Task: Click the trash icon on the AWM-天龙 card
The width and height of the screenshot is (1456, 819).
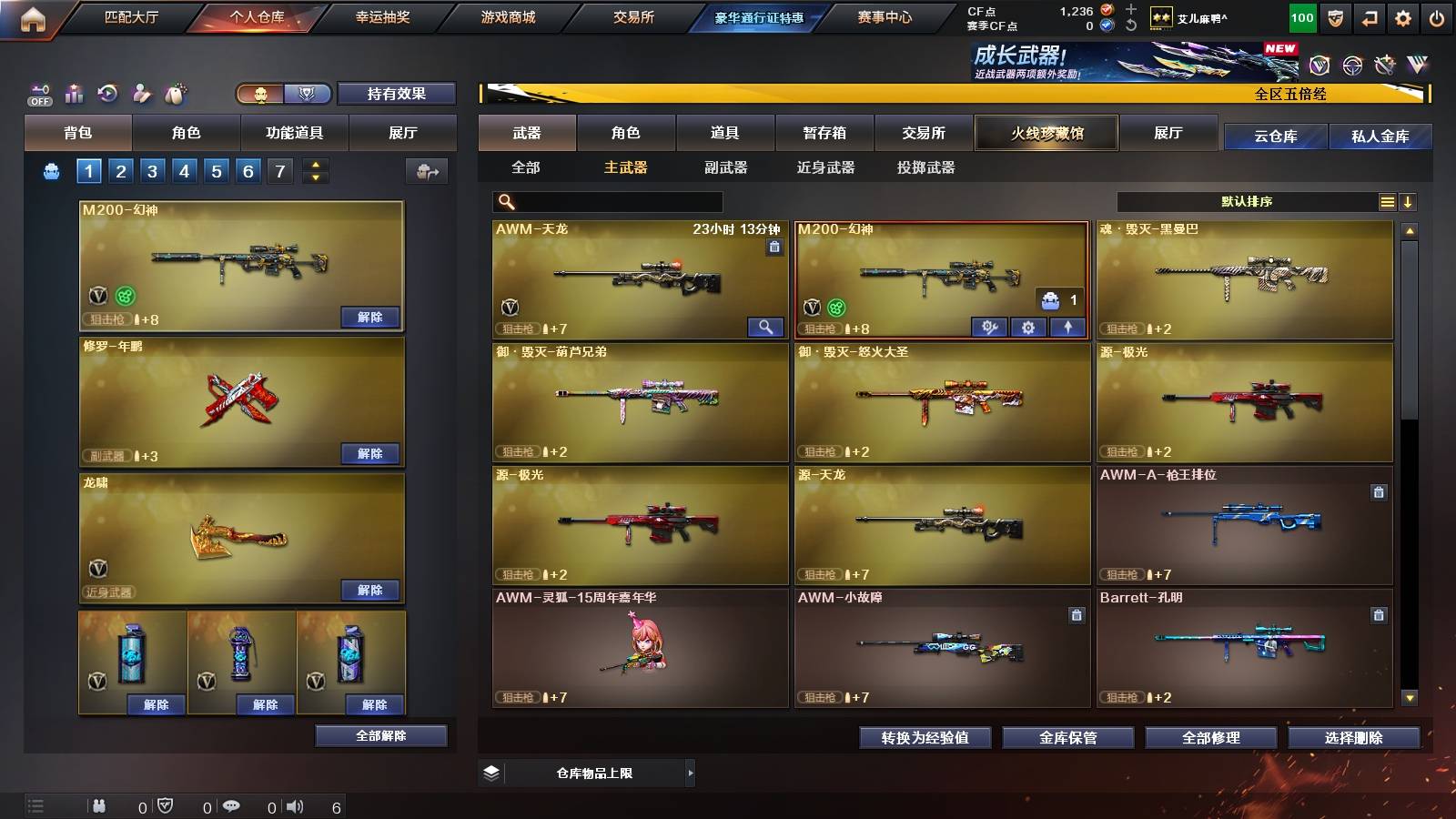Action: 775,247
